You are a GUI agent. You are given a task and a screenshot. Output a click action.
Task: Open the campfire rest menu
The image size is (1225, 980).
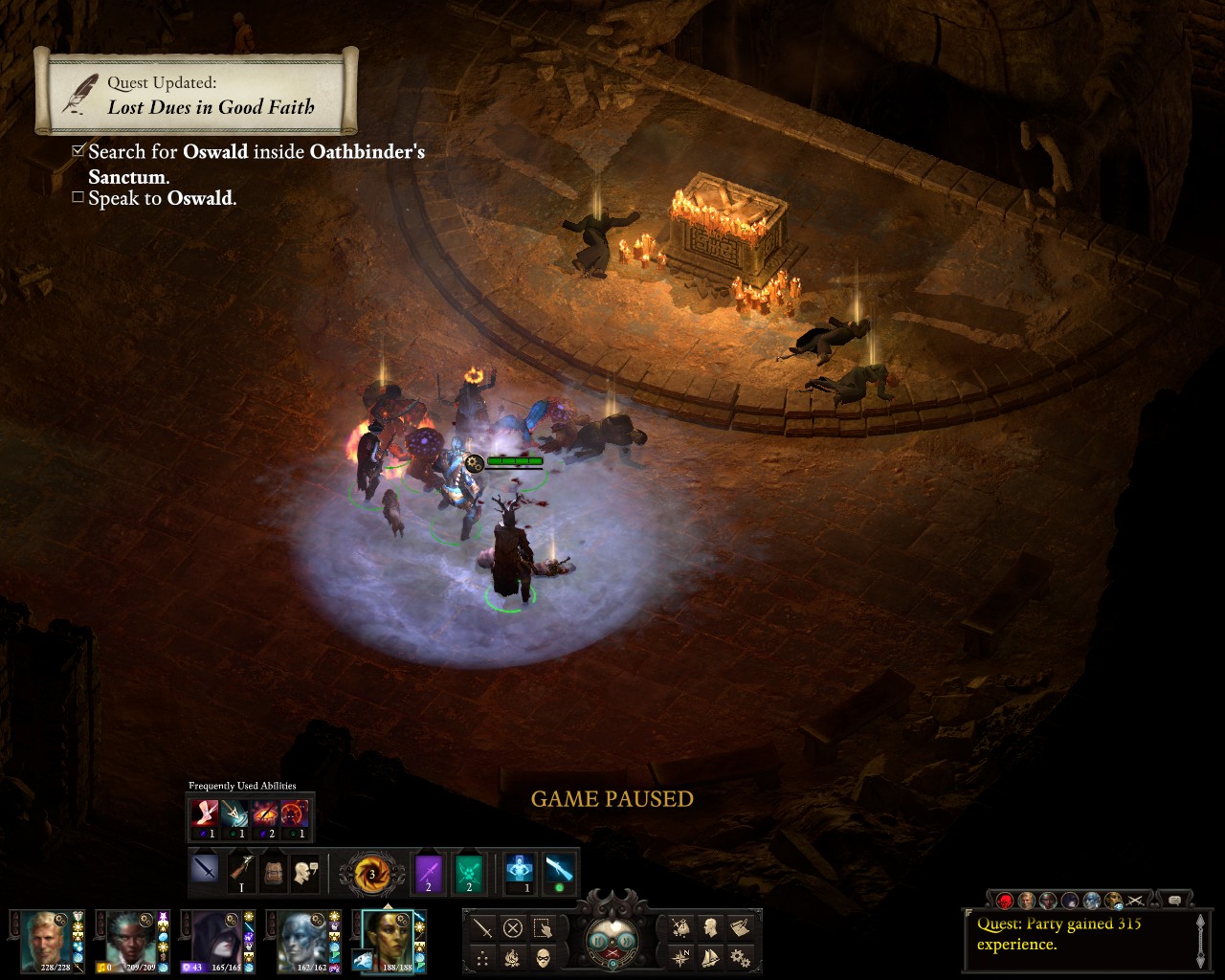[x=513, y=956]
